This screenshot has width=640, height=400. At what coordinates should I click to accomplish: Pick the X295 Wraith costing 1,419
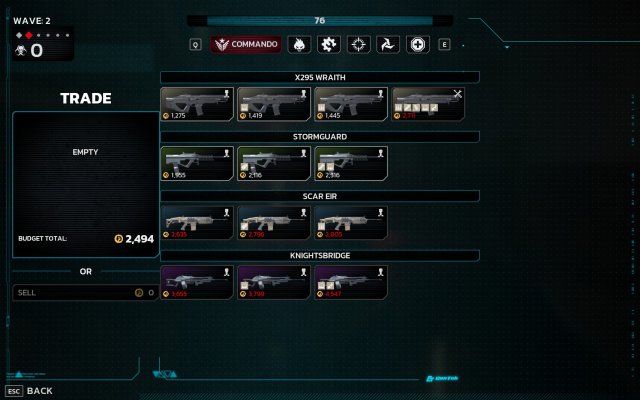pos(275,104)
